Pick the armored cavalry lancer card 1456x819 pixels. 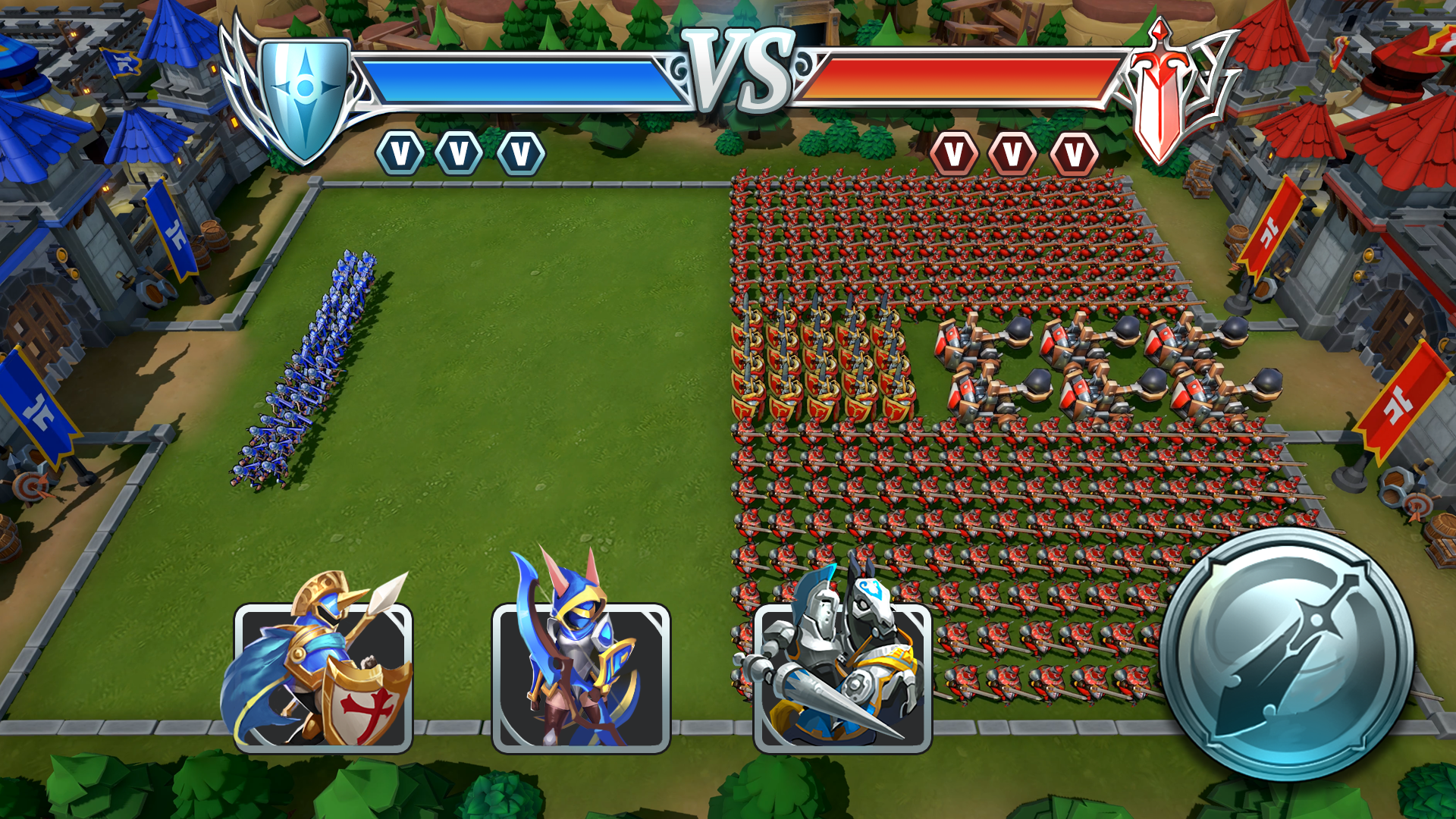843,677
